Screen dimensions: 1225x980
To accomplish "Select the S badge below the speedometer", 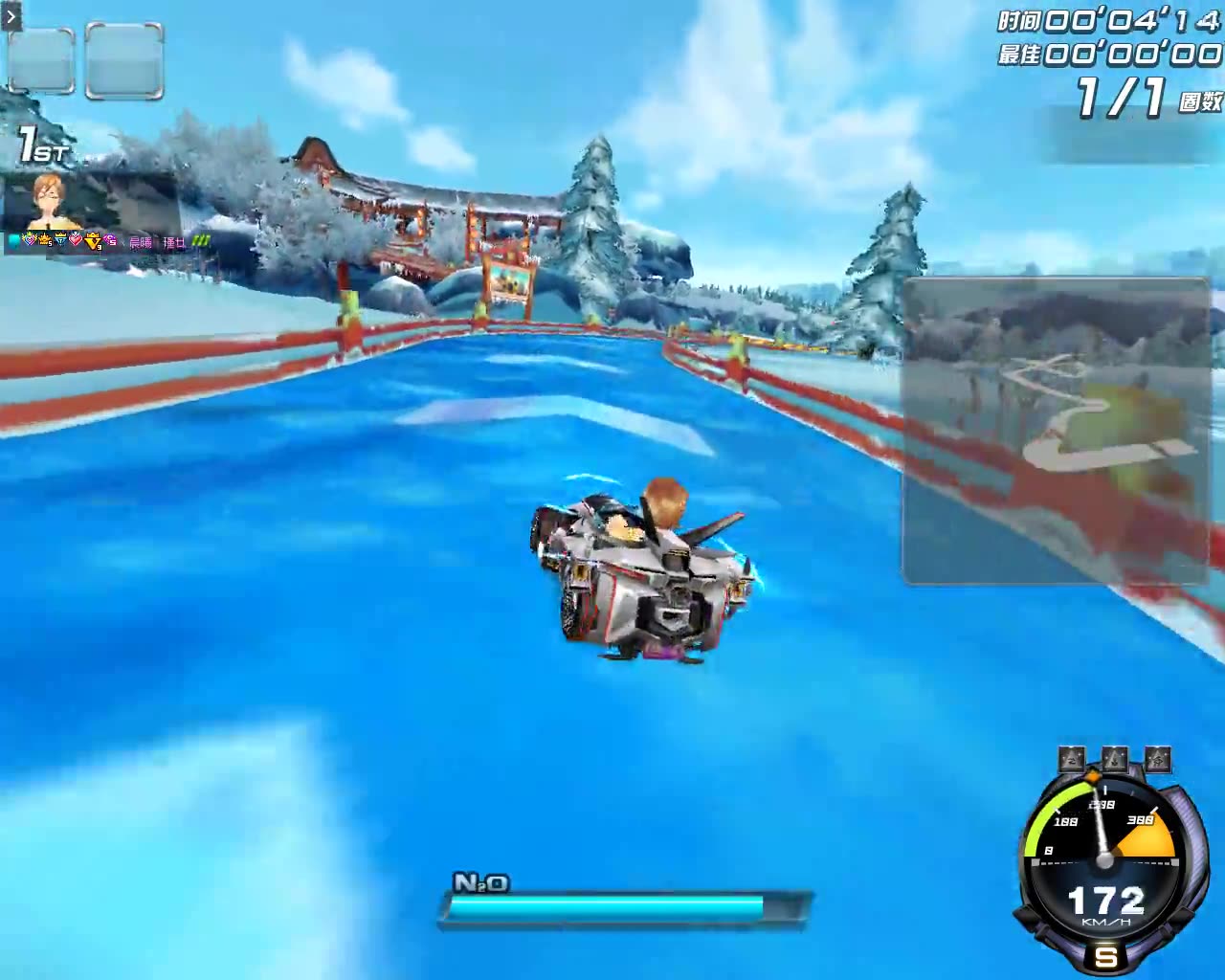I will 1106,956.
